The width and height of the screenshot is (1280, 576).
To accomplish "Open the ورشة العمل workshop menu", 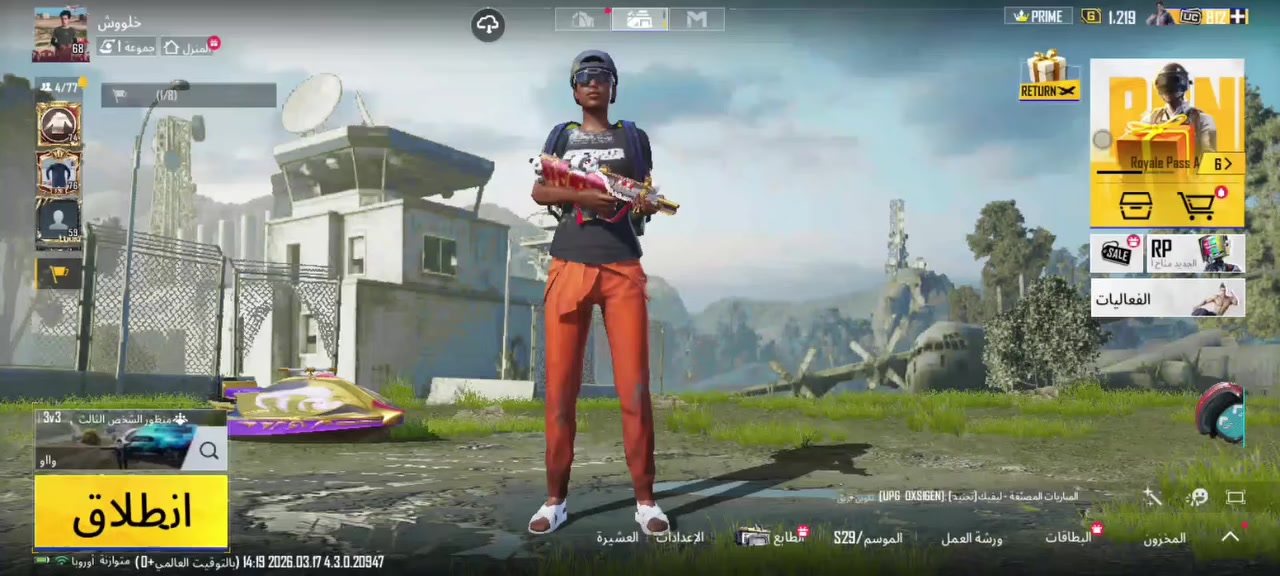I will point(971,538).
